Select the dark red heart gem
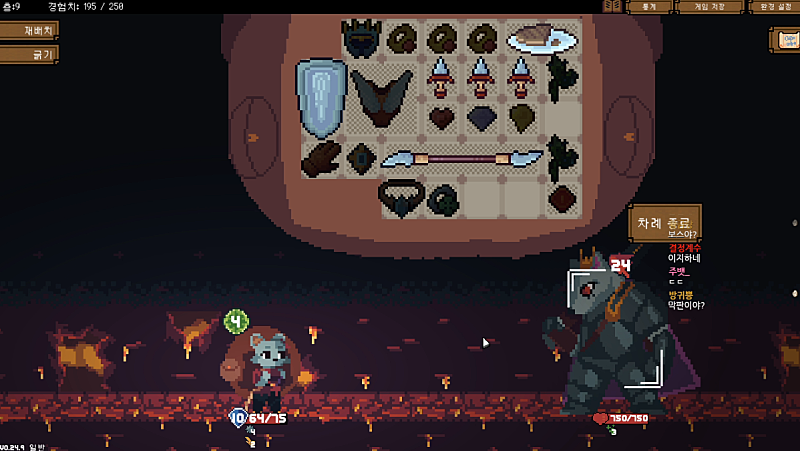 point(442,118)
